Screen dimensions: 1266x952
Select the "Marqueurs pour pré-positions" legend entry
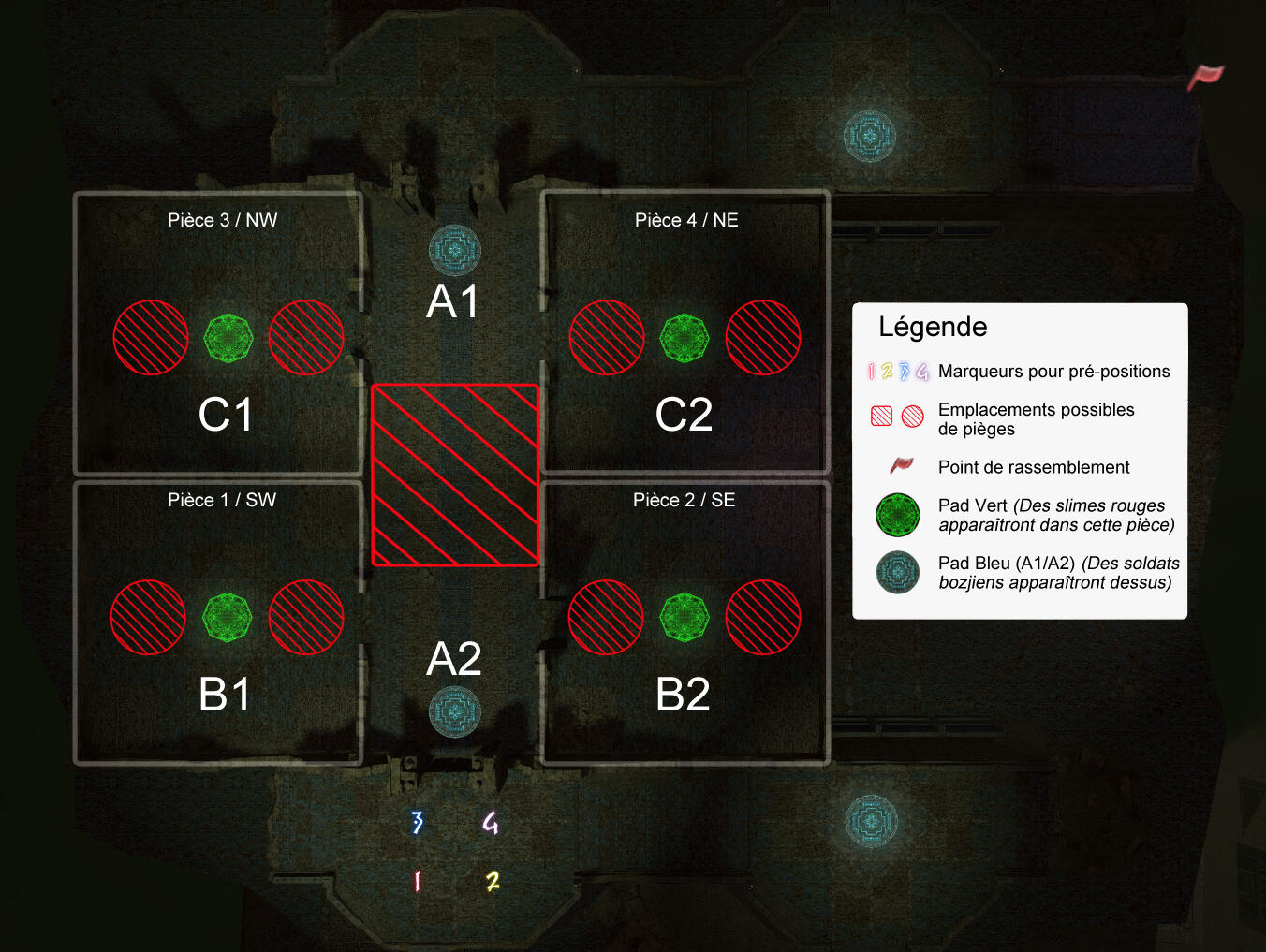point(1053,372)
